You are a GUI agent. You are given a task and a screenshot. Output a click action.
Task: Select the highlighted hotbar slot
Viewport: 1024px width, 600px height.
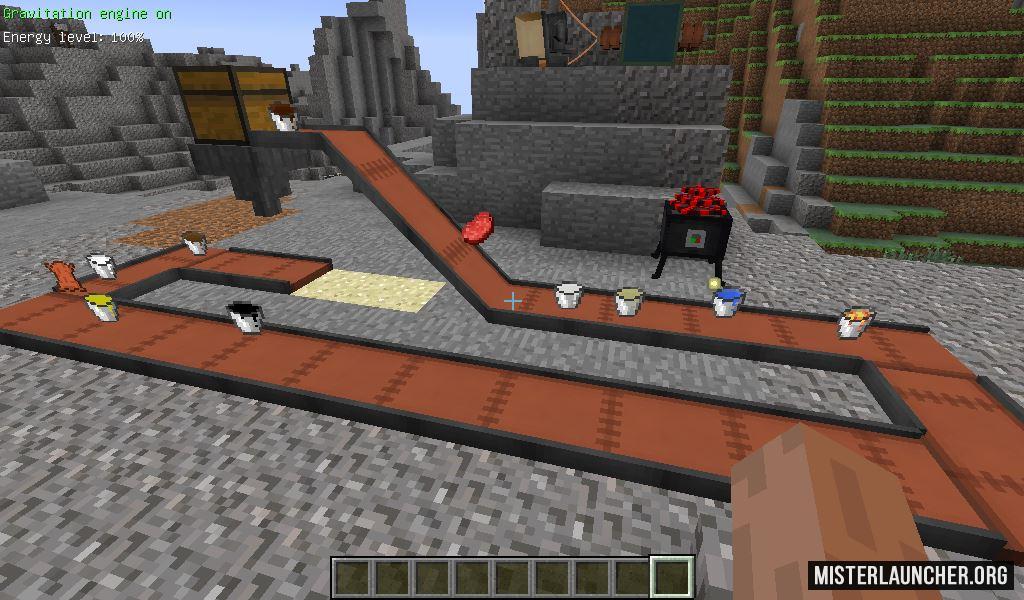673,577
